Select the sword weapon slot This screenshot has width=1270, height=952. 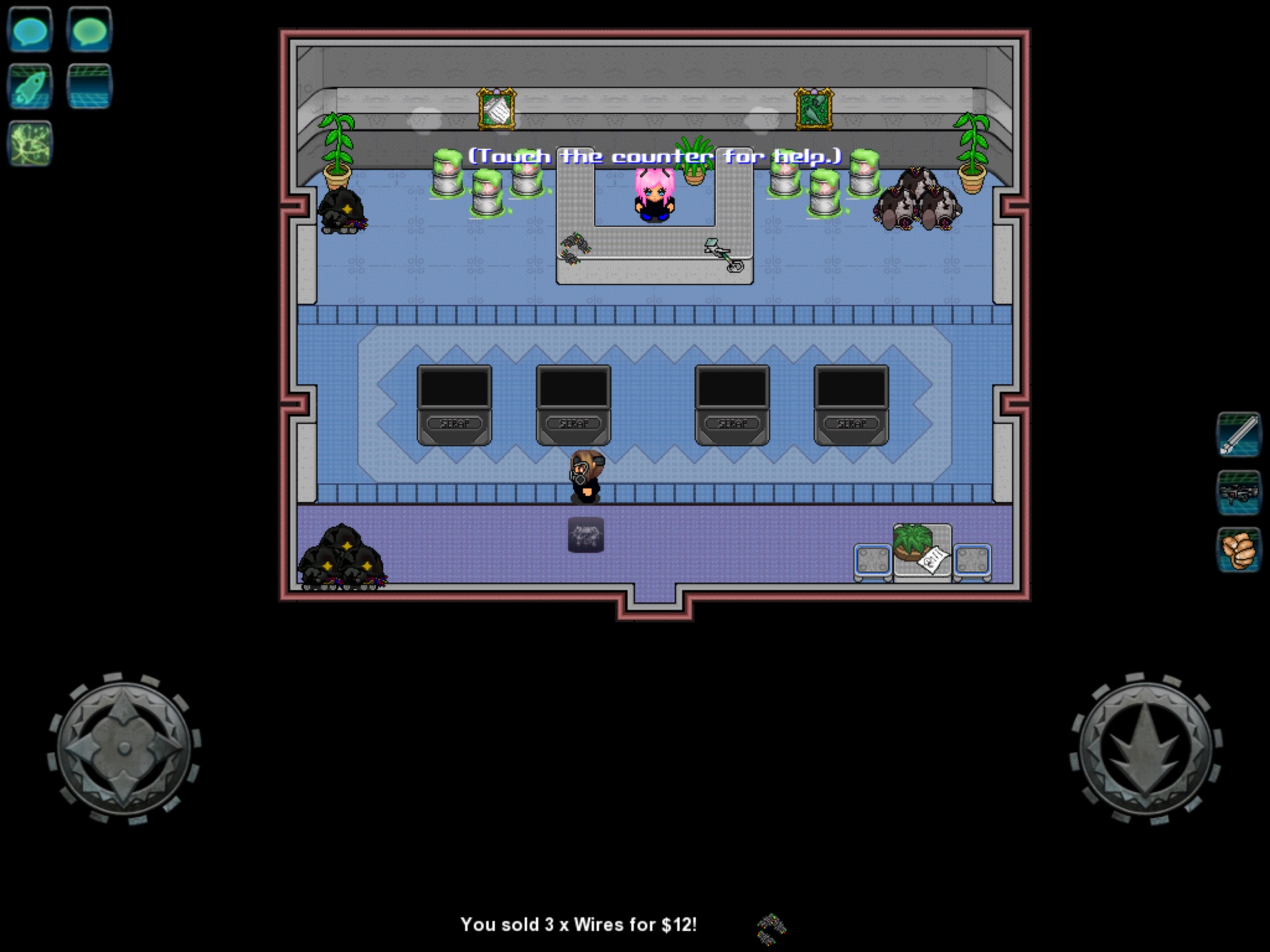click(x=1238, y=434)
